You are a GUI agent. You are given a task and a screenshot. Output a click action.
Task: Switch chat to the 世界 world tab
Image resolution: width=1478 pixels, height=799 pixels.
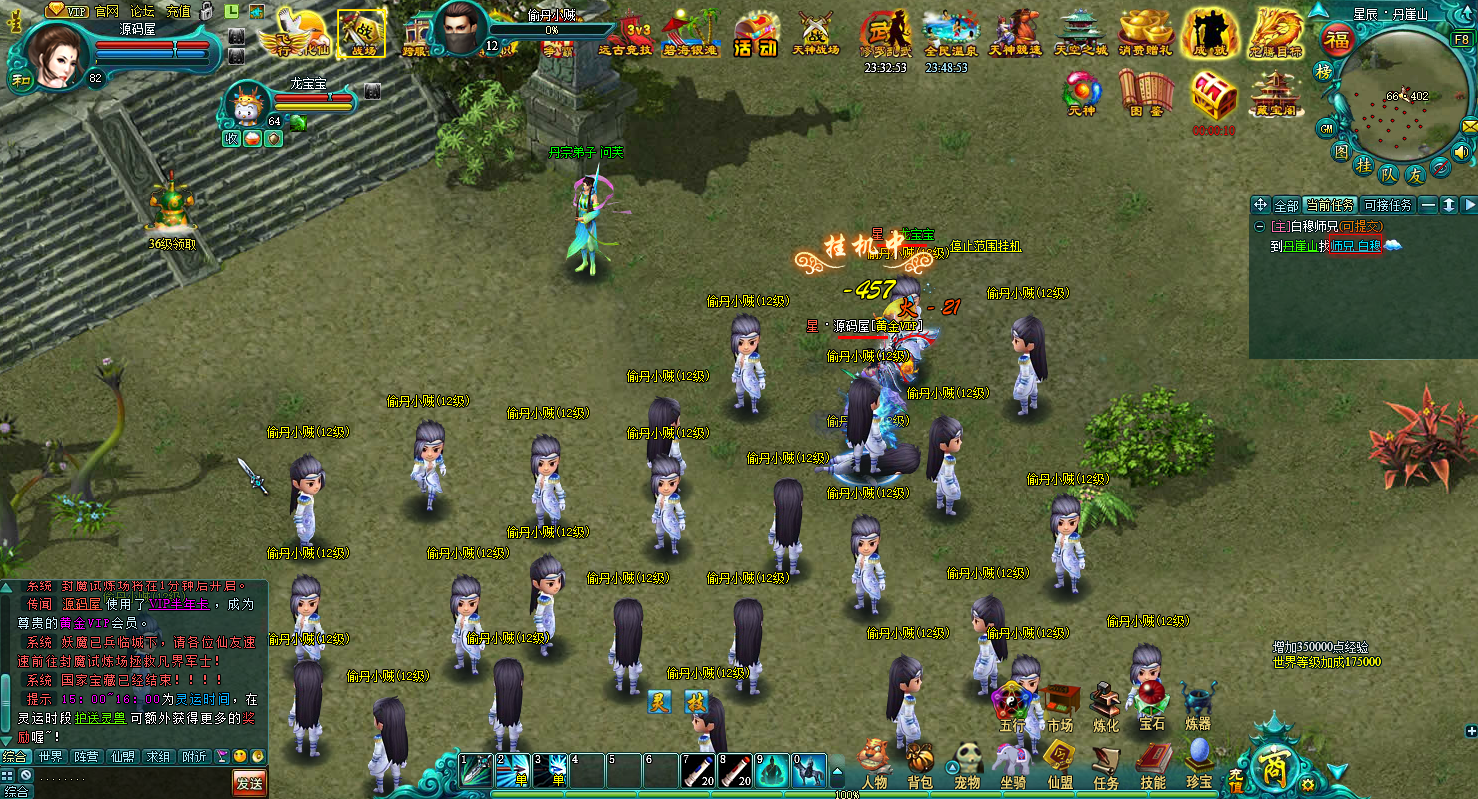pyautogui.click(x=50, y=757)
